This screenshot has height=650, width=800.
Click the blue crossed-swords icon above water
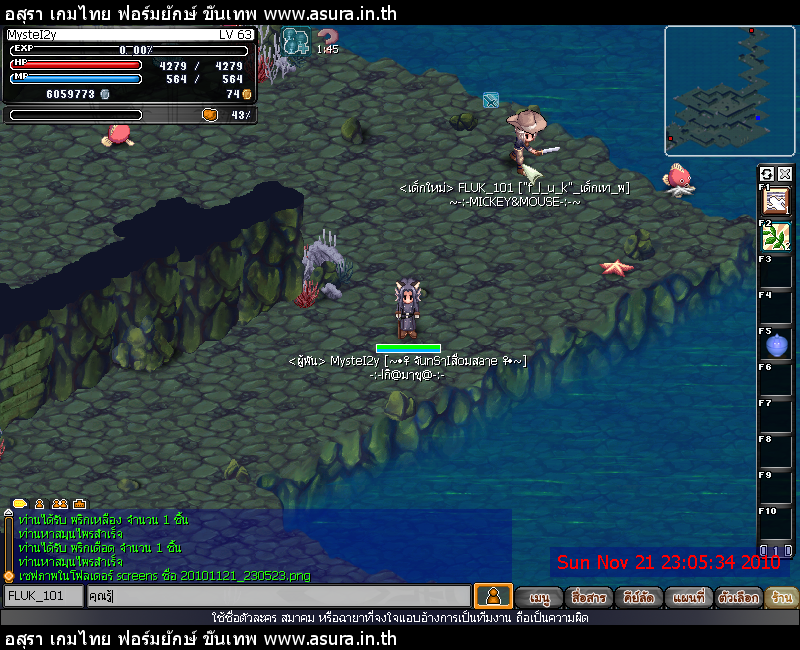coord(490,100)
